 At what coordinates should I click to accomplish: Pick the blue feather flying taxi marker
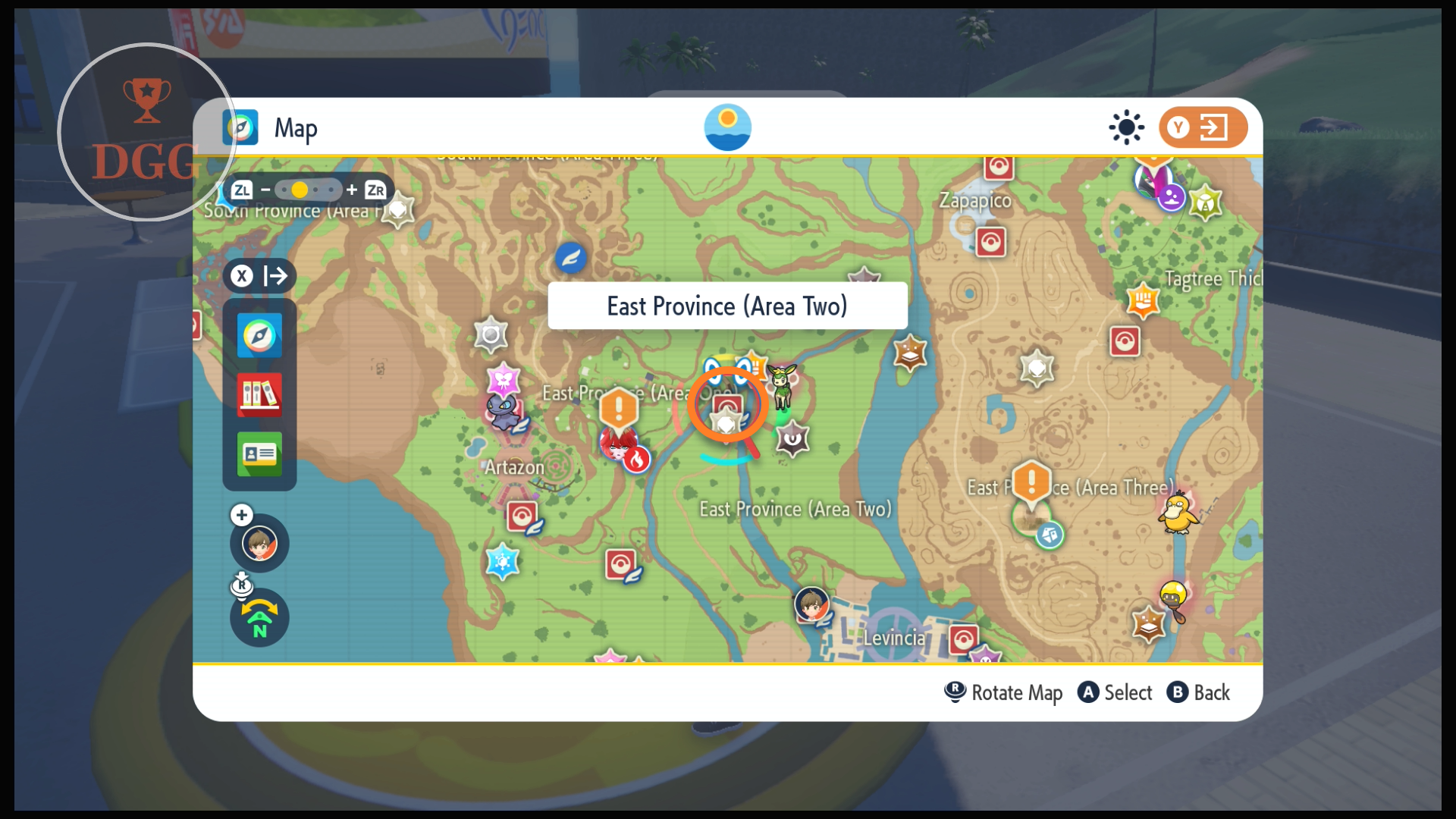pos(570,258)
